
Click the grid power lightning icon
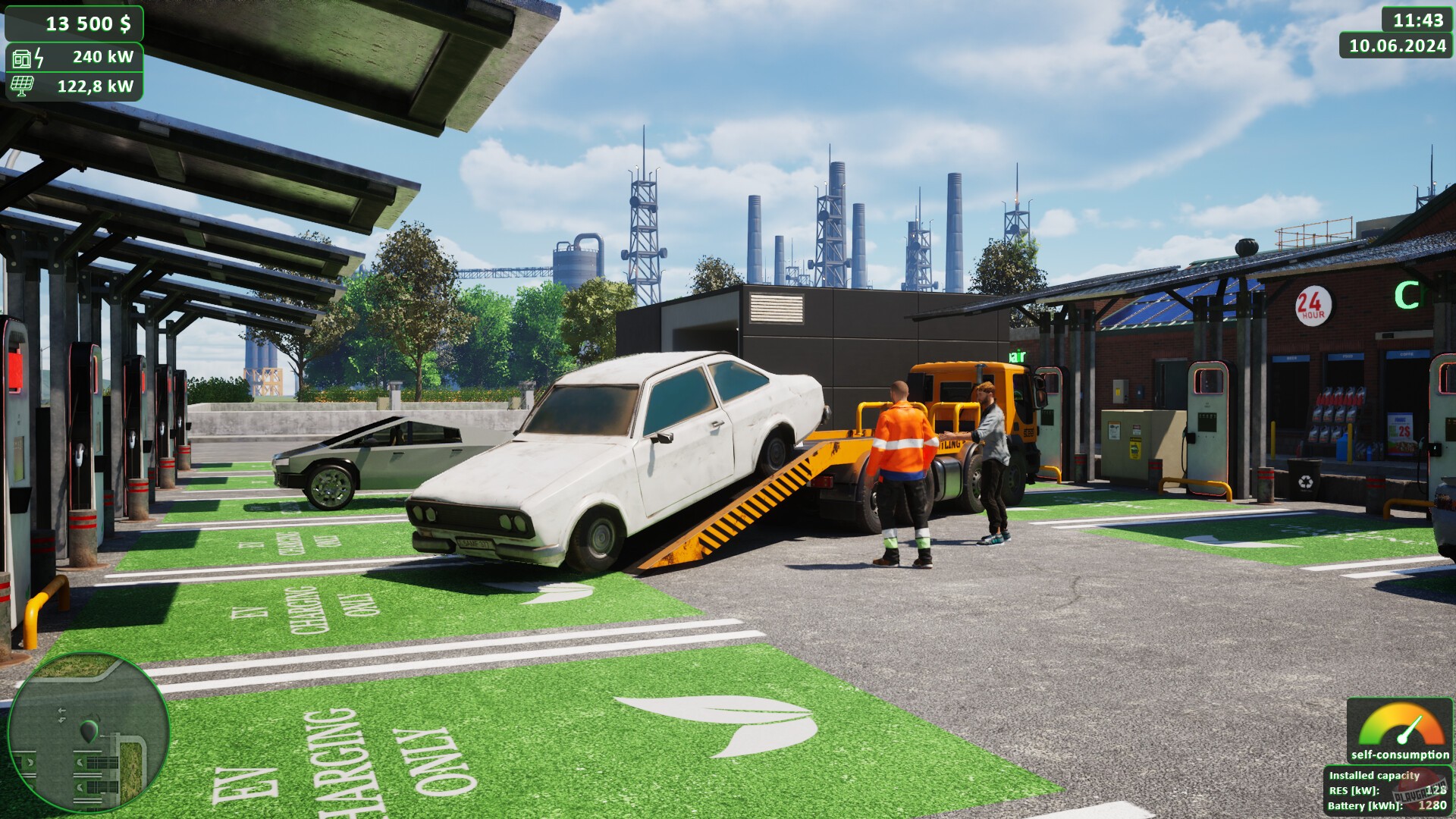tap(37, 56)
